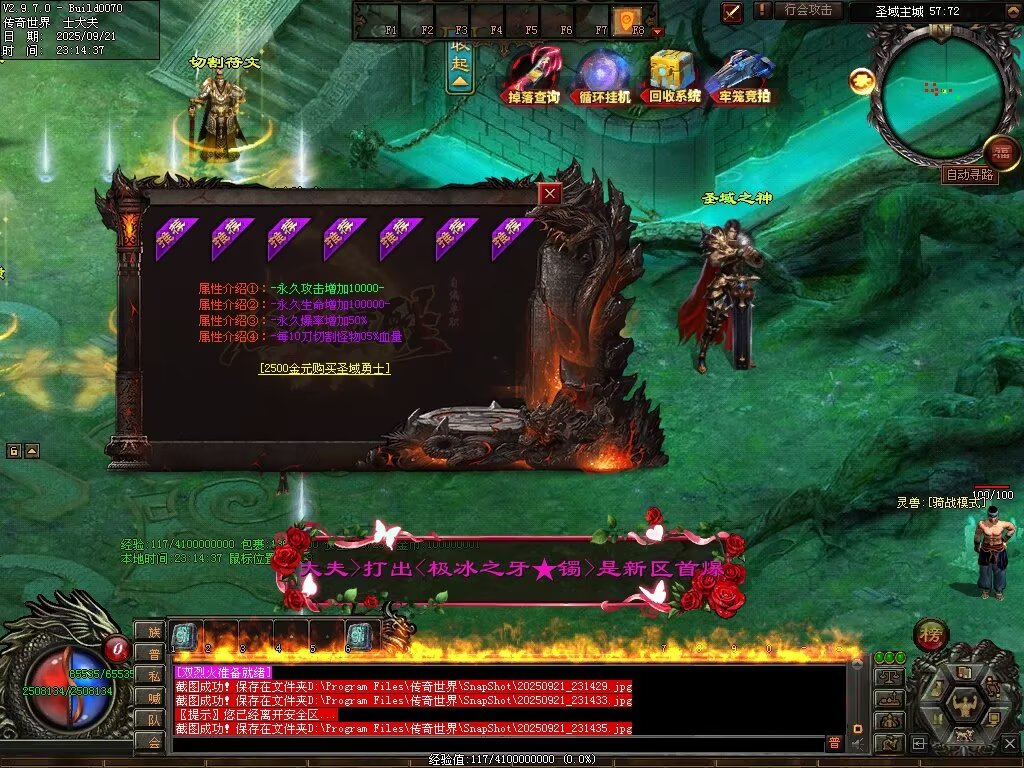Select the 队 team chat channel

click(x=153, y=719)
